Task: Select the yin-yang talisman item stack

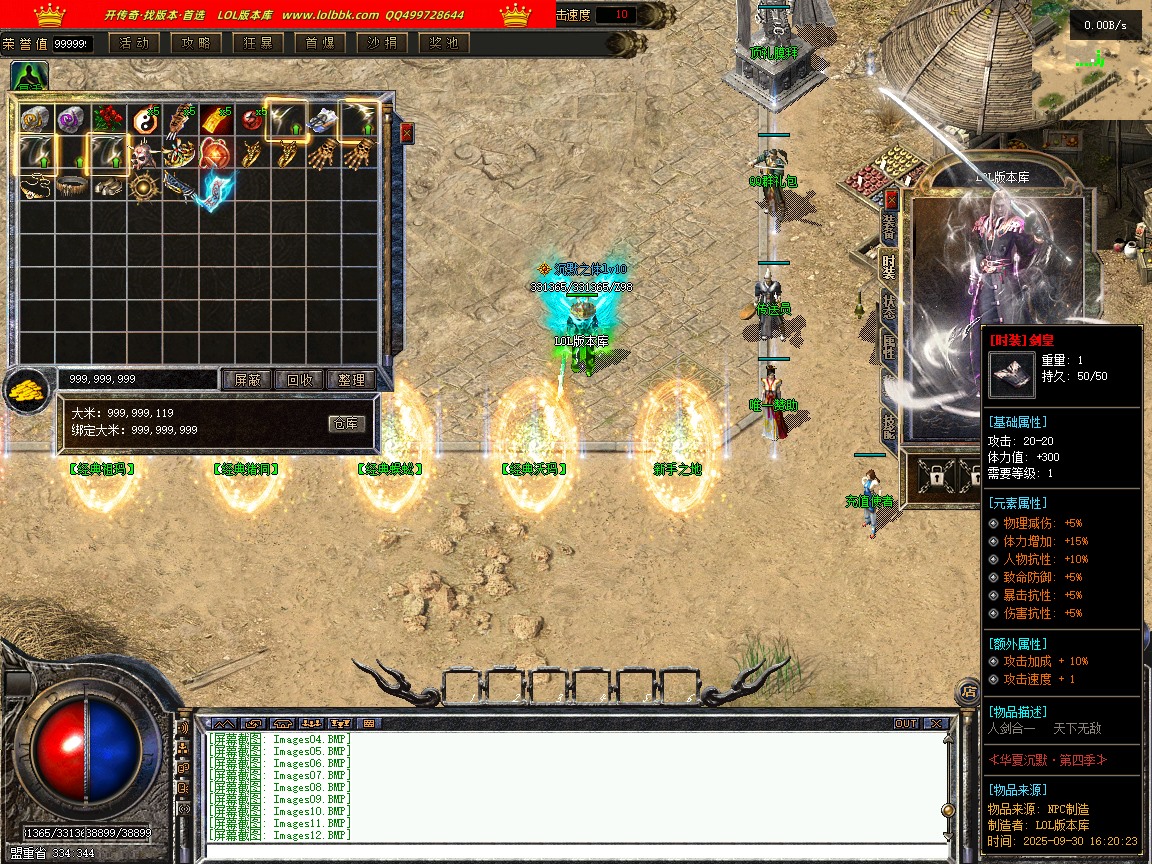Action: click(145, 120)
